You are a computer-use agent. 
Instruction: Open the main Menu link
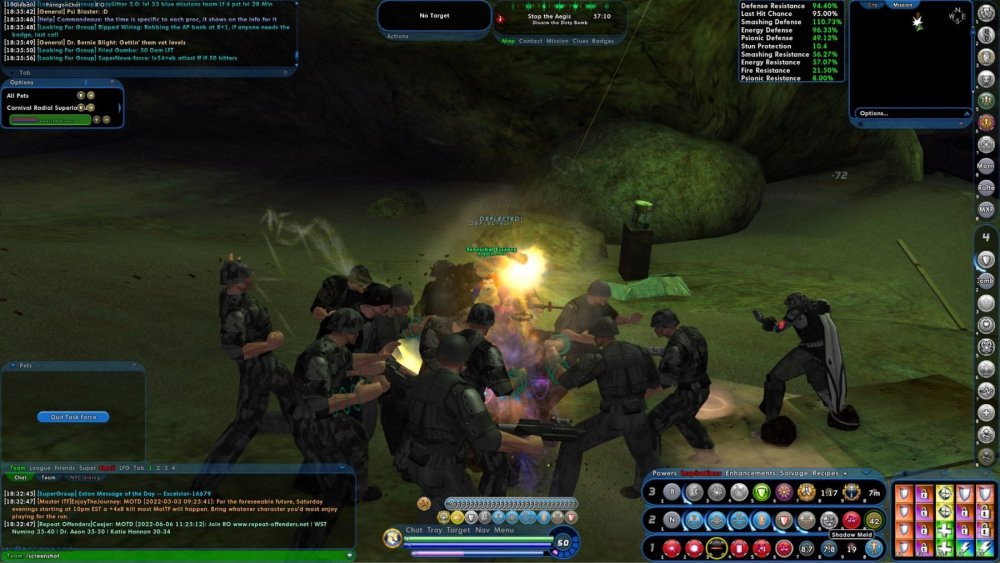point(504,530)
